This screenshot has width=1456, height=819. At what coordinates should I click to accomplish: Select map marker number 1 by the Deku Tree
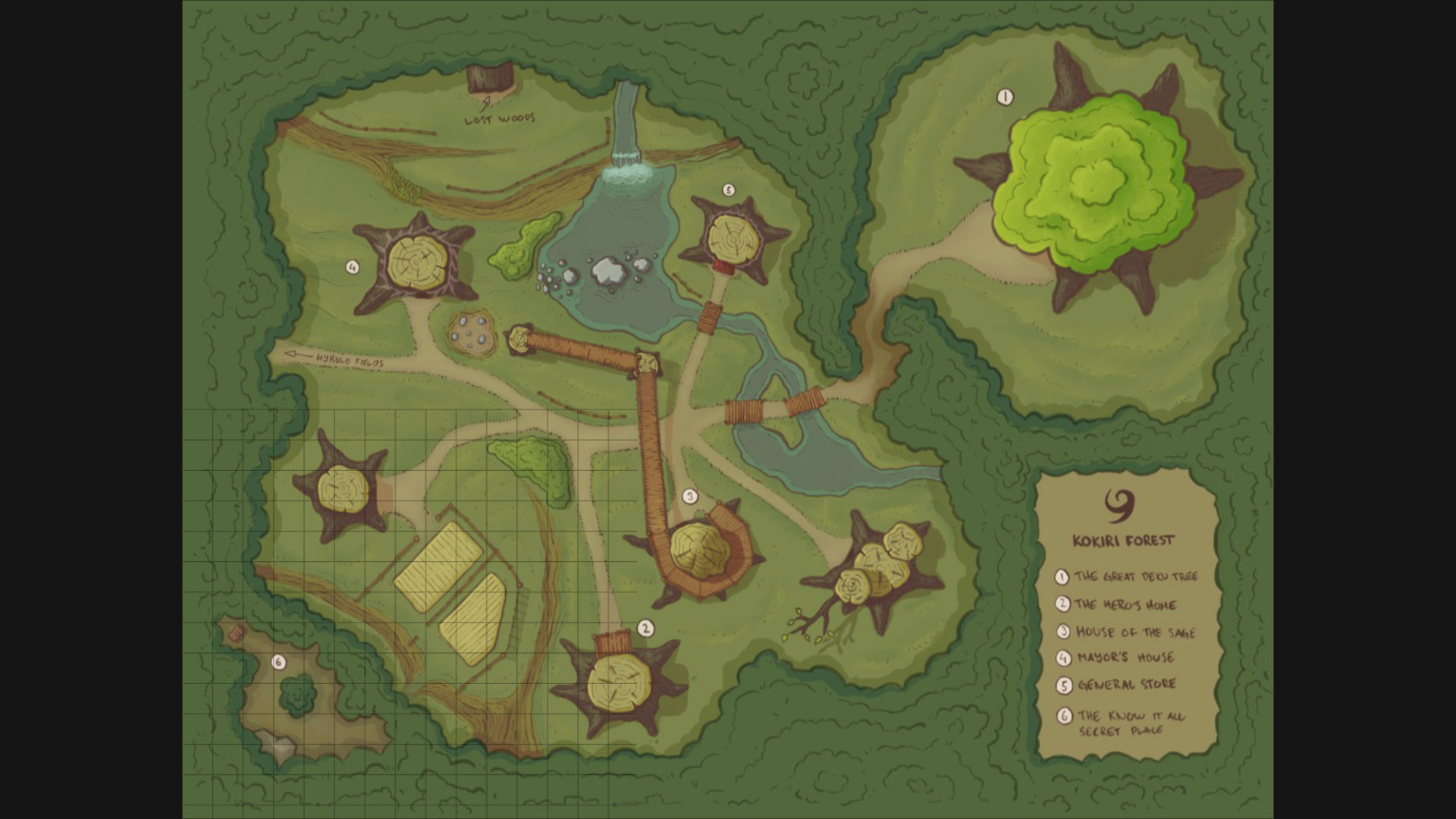click(1005, 97)
